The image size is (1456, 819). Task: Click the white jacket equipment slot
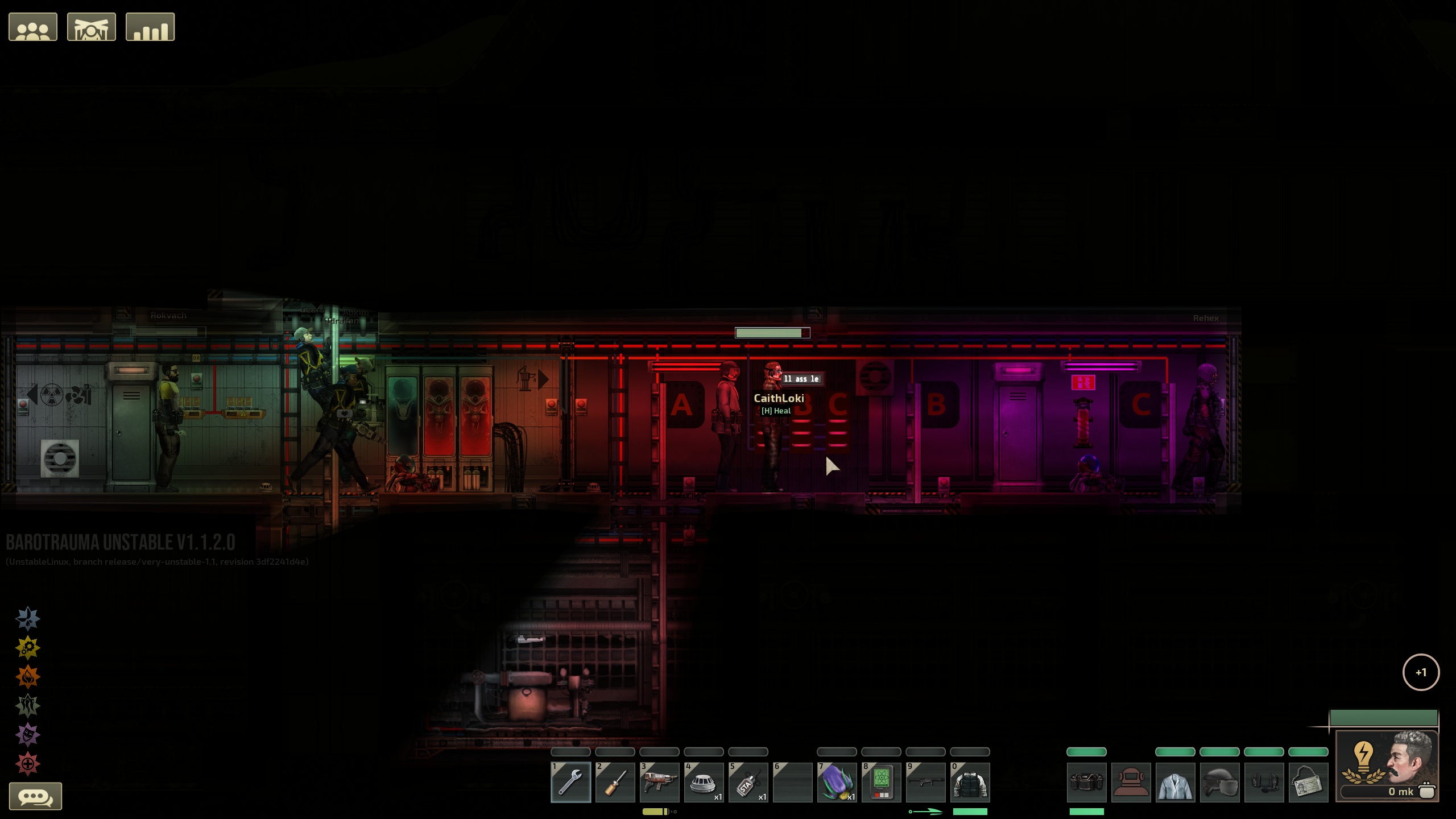1176,781
